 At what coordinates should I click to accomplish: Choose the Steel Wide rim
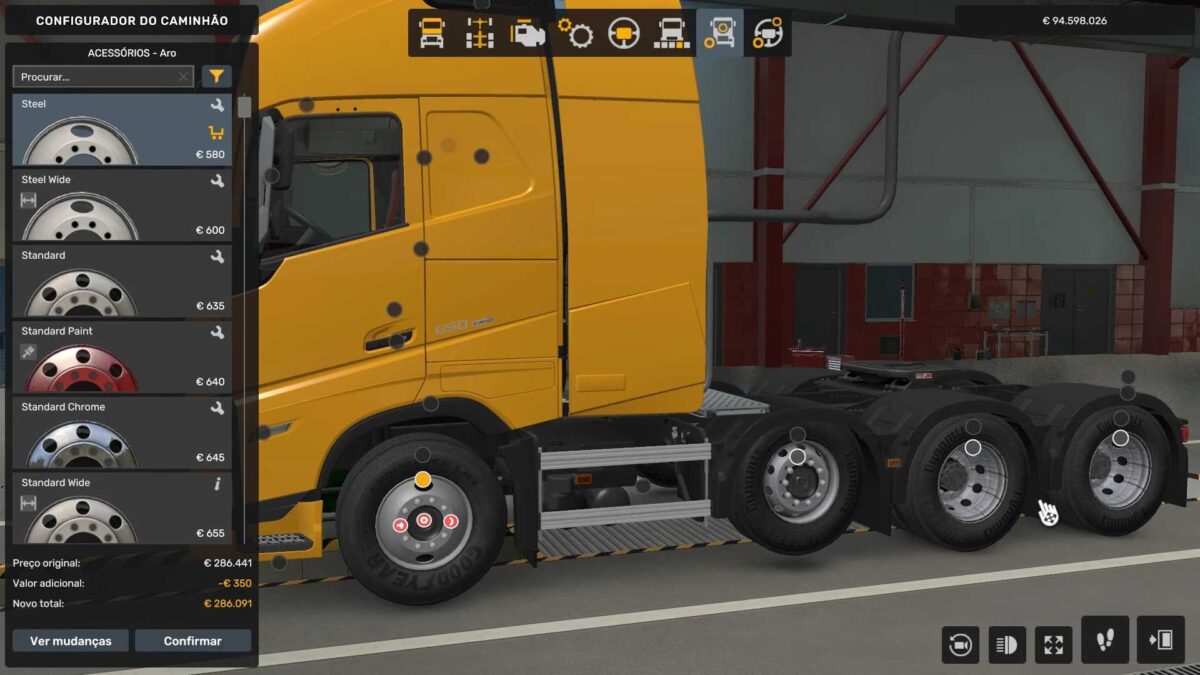pyautogui.click(x=122, y=205)
